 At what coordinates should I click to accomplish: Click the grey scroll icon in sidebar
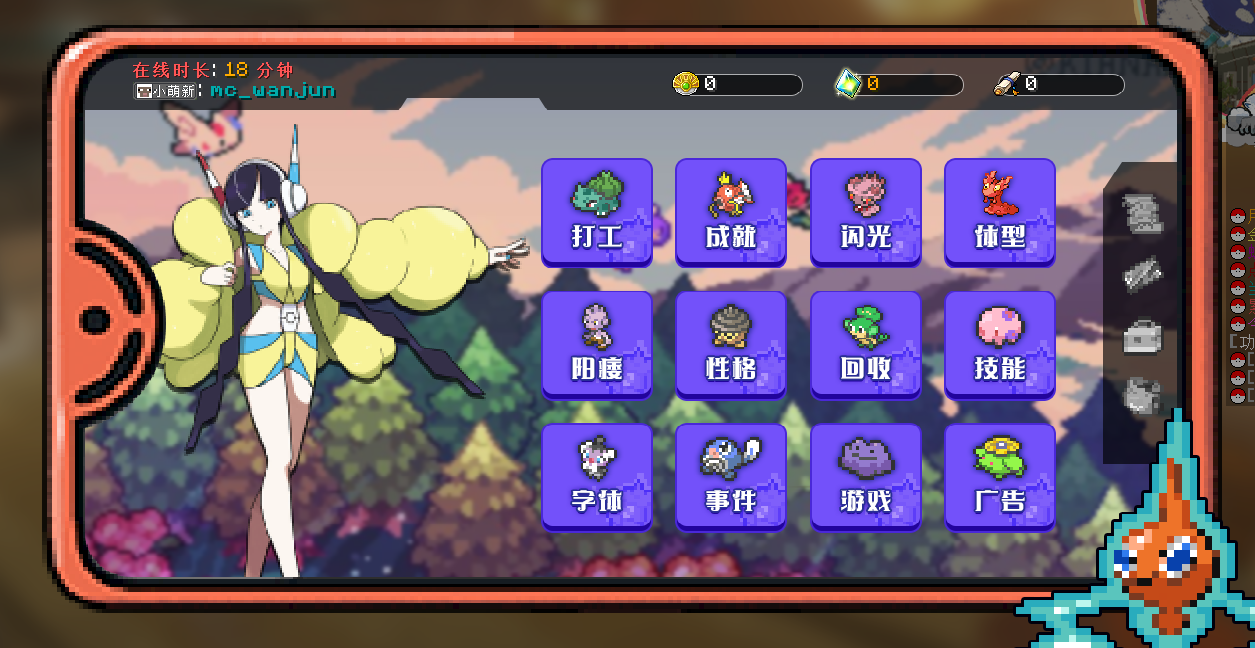pos(1142,213)
